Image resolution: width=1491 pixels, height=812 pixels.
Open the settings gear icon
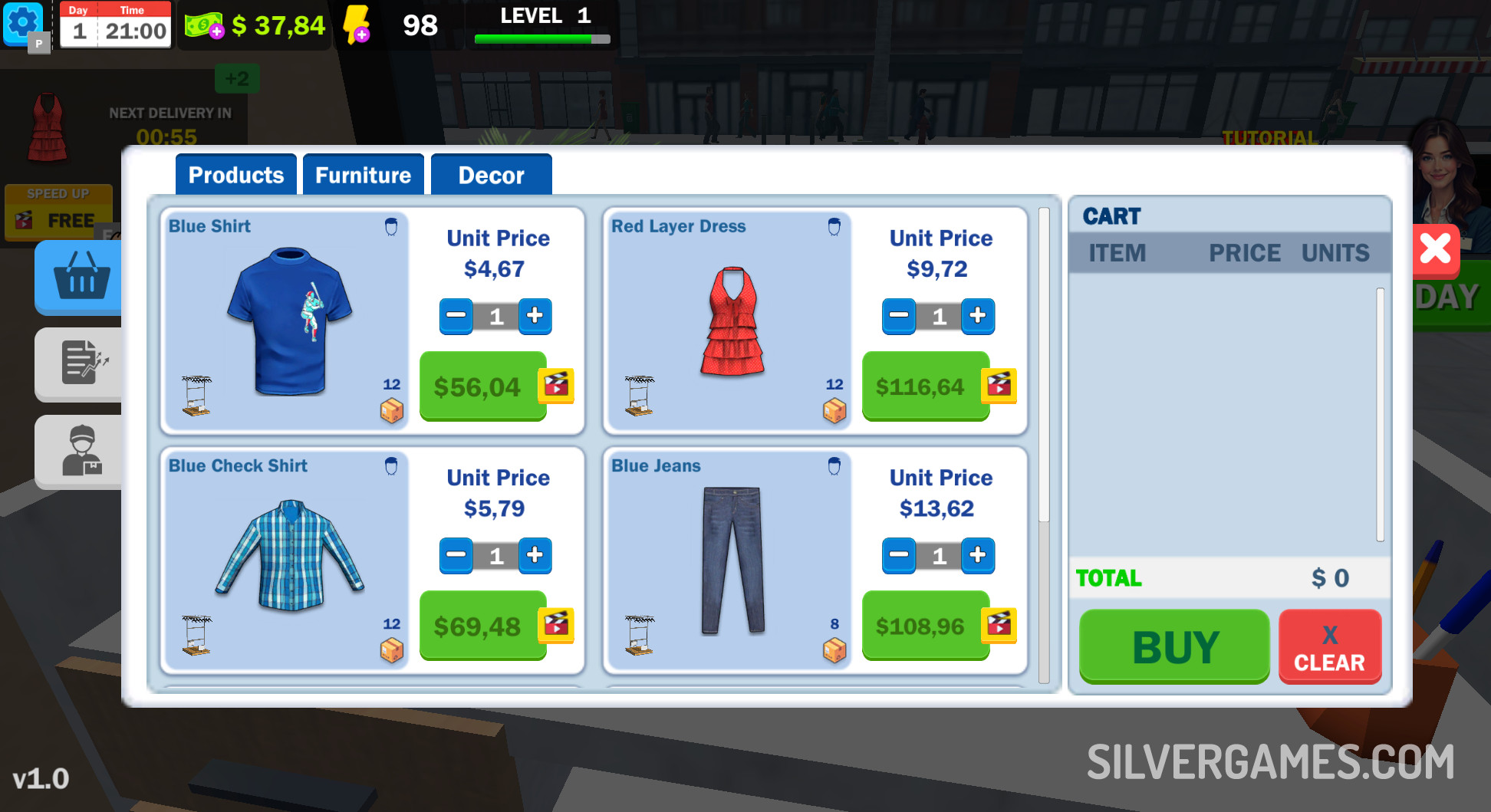[x=23, y=23]
